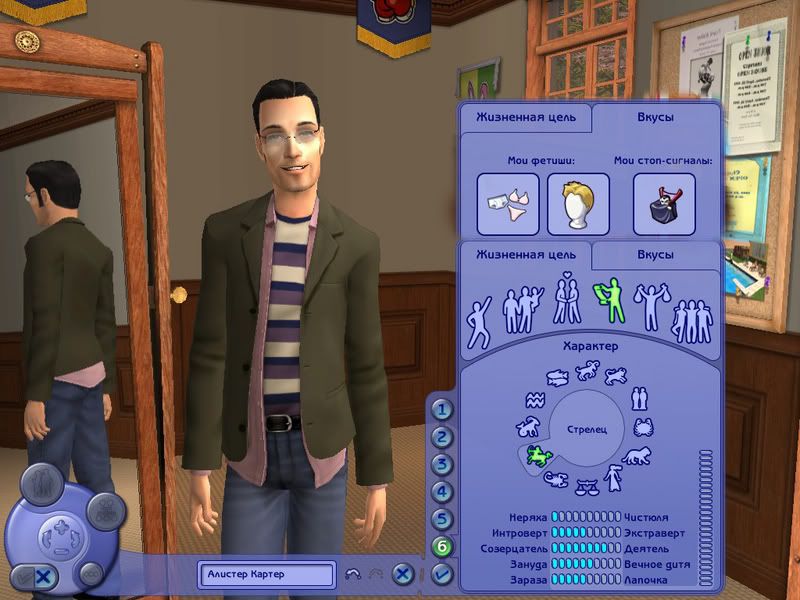Accept the Sim with the checkmark button

pos(443,574)
